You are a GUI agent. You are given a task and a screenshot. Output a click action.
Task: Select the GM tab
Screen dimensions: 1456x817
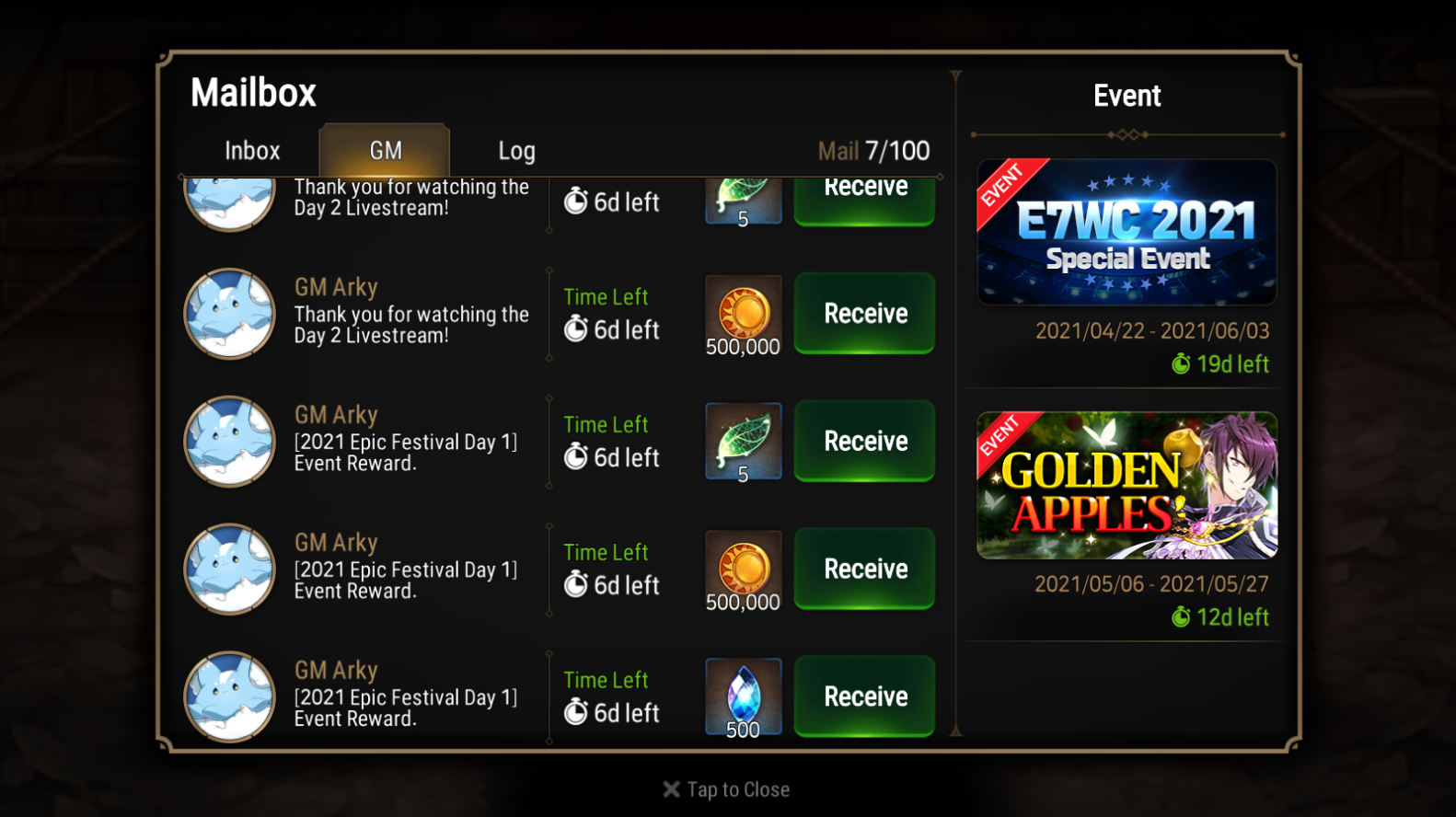[384, 150]
